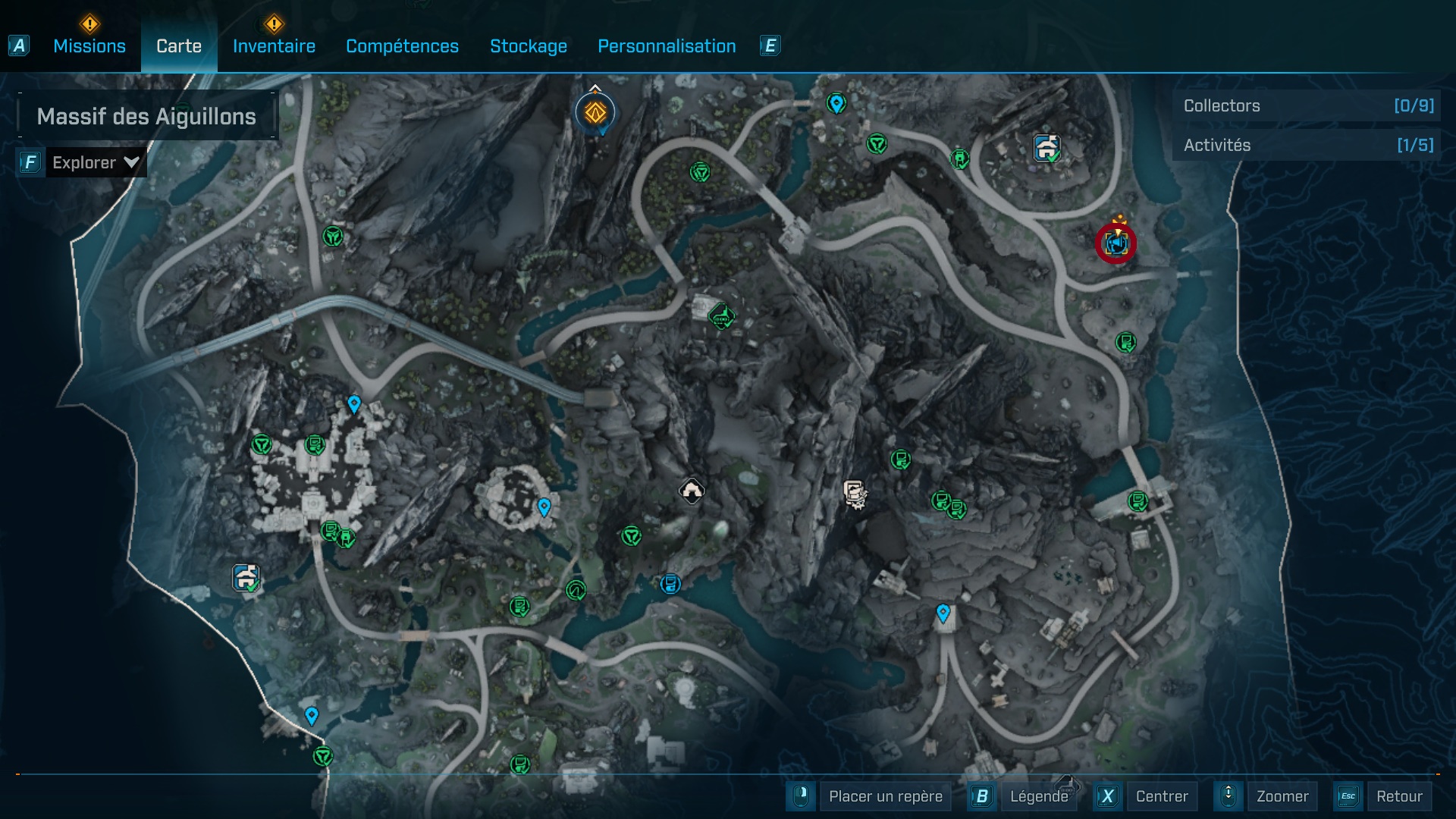Show the Collectors progress row

tap(1307, 106)
